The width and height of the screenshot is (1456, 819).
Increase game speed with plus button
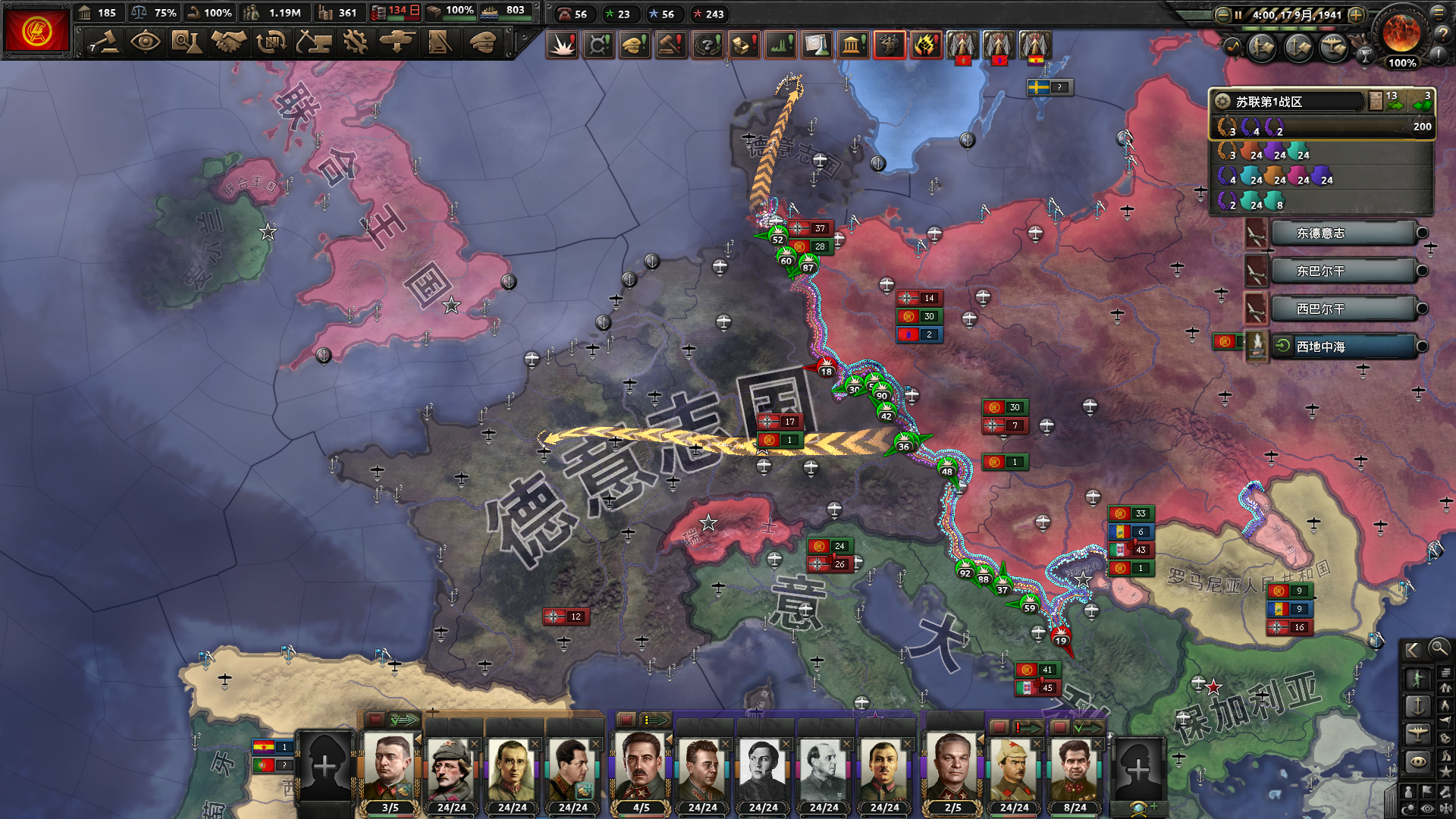point(1357,14)
